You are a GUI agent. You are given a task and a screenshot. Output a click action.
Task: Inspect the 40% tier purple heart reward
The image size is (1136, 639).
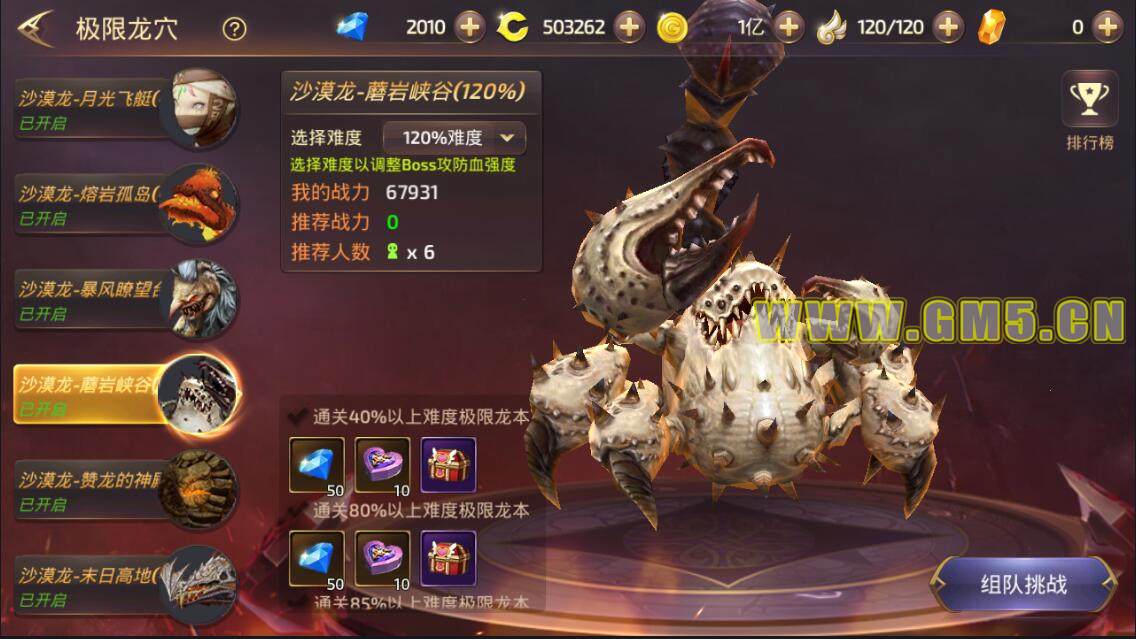(x=382, y=465)
